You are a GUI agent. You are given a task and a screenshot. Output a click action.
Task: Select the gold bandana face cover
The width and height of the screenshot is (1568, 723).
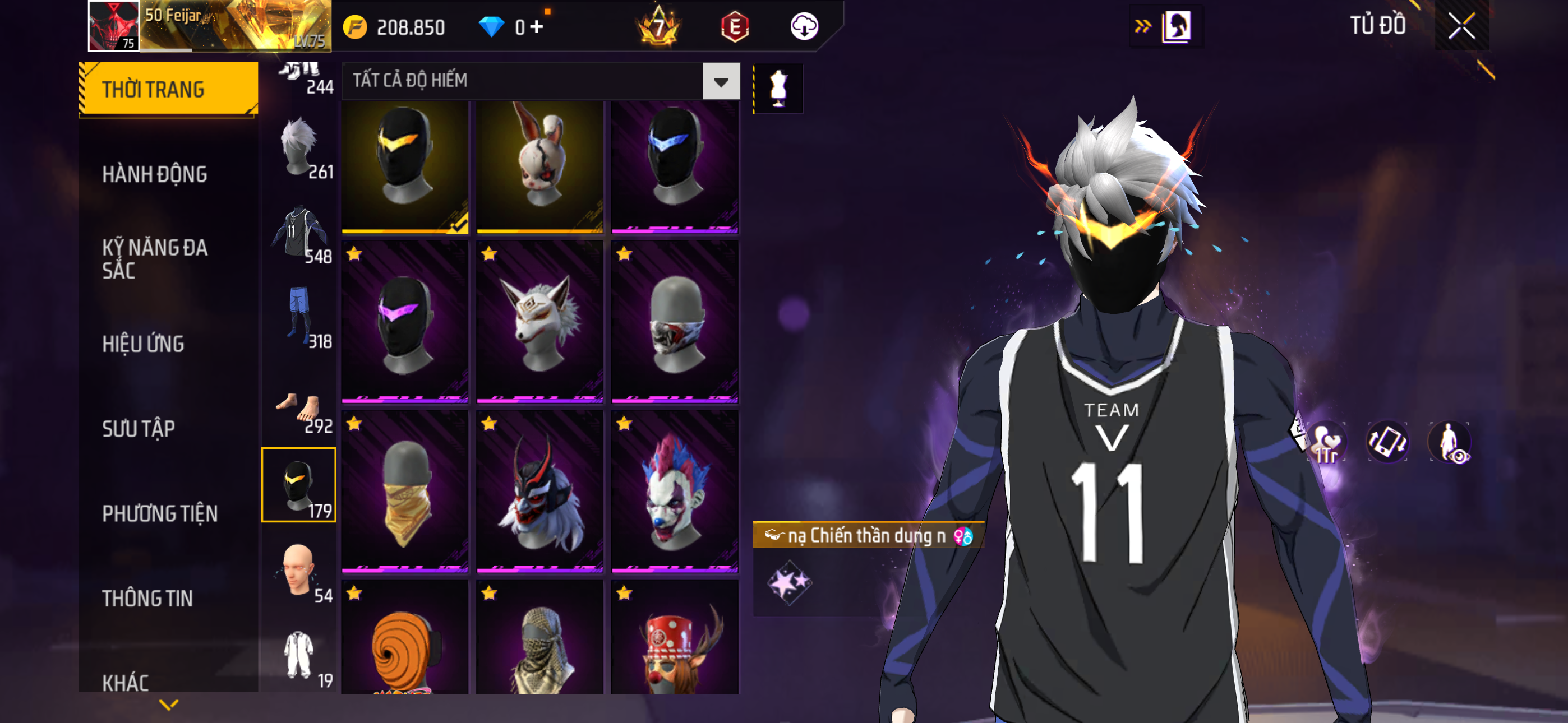pos(405,492)
